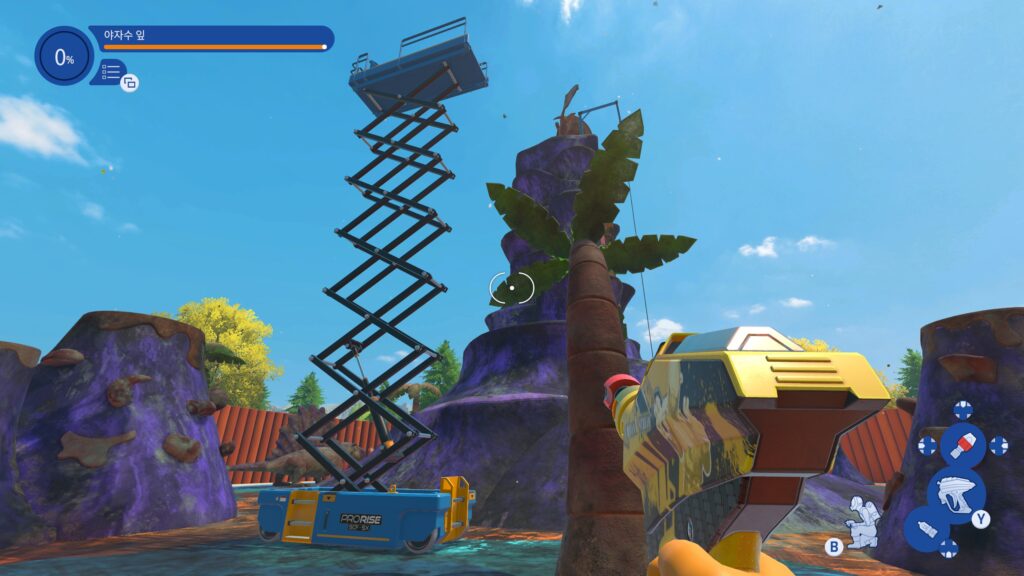Toggle the crouching stance icon
Image resolution: width=1024 pixels, height=576 pixels.
pos(860,519)
